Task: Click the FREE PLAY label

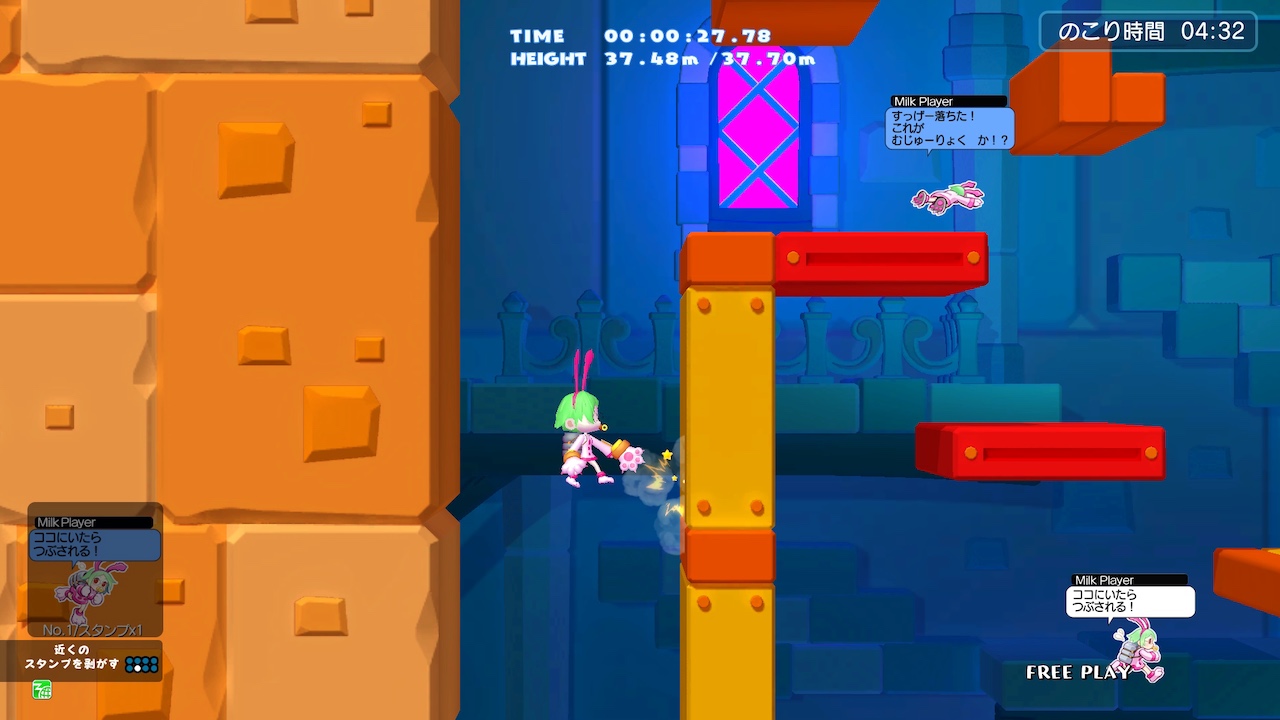Action: [x=1075, y=674]
